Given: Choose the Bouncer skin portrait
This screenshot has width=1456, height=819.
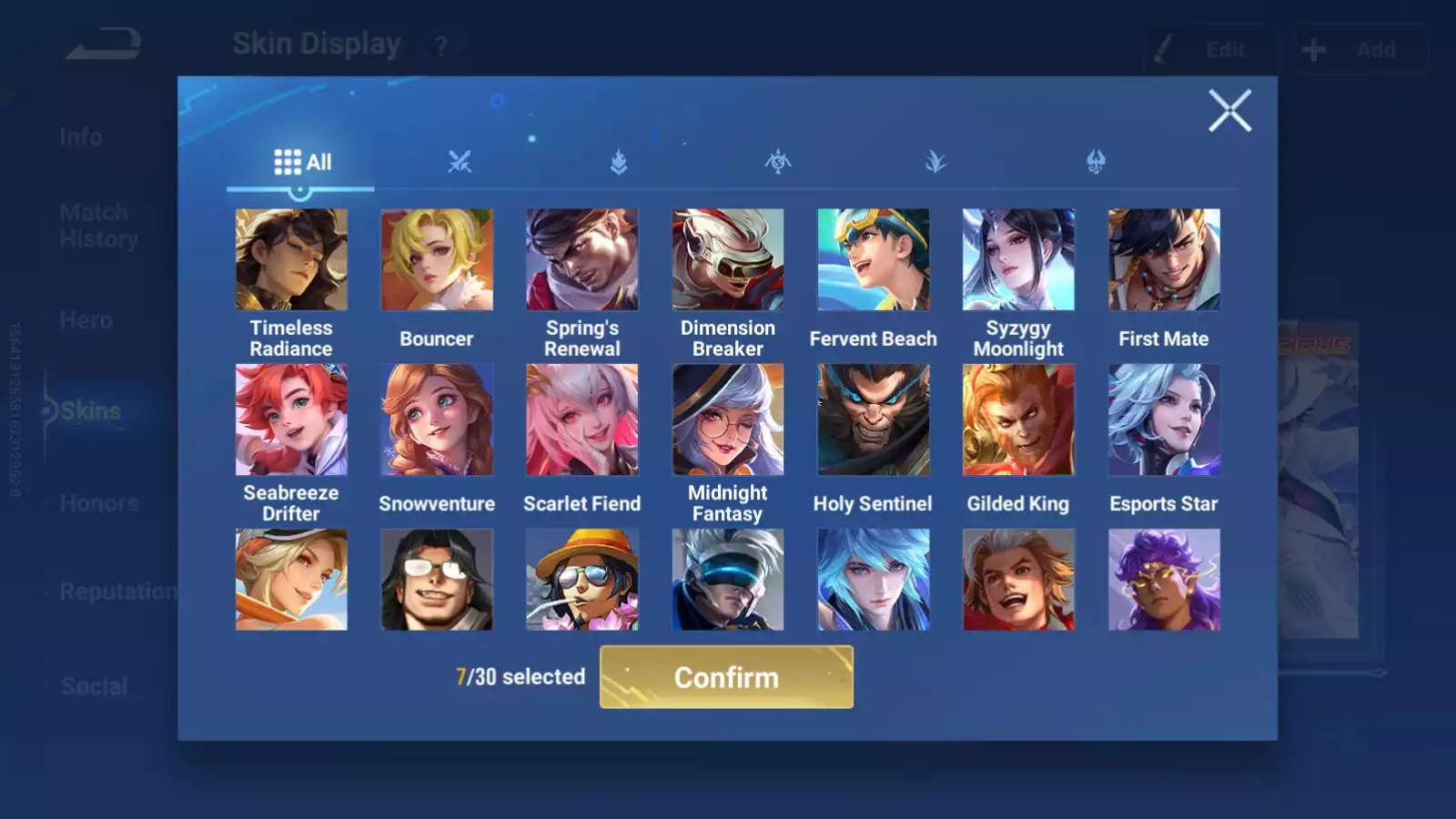Looking at the screenshot, I should pyautogui.click(x=437, y=260).
